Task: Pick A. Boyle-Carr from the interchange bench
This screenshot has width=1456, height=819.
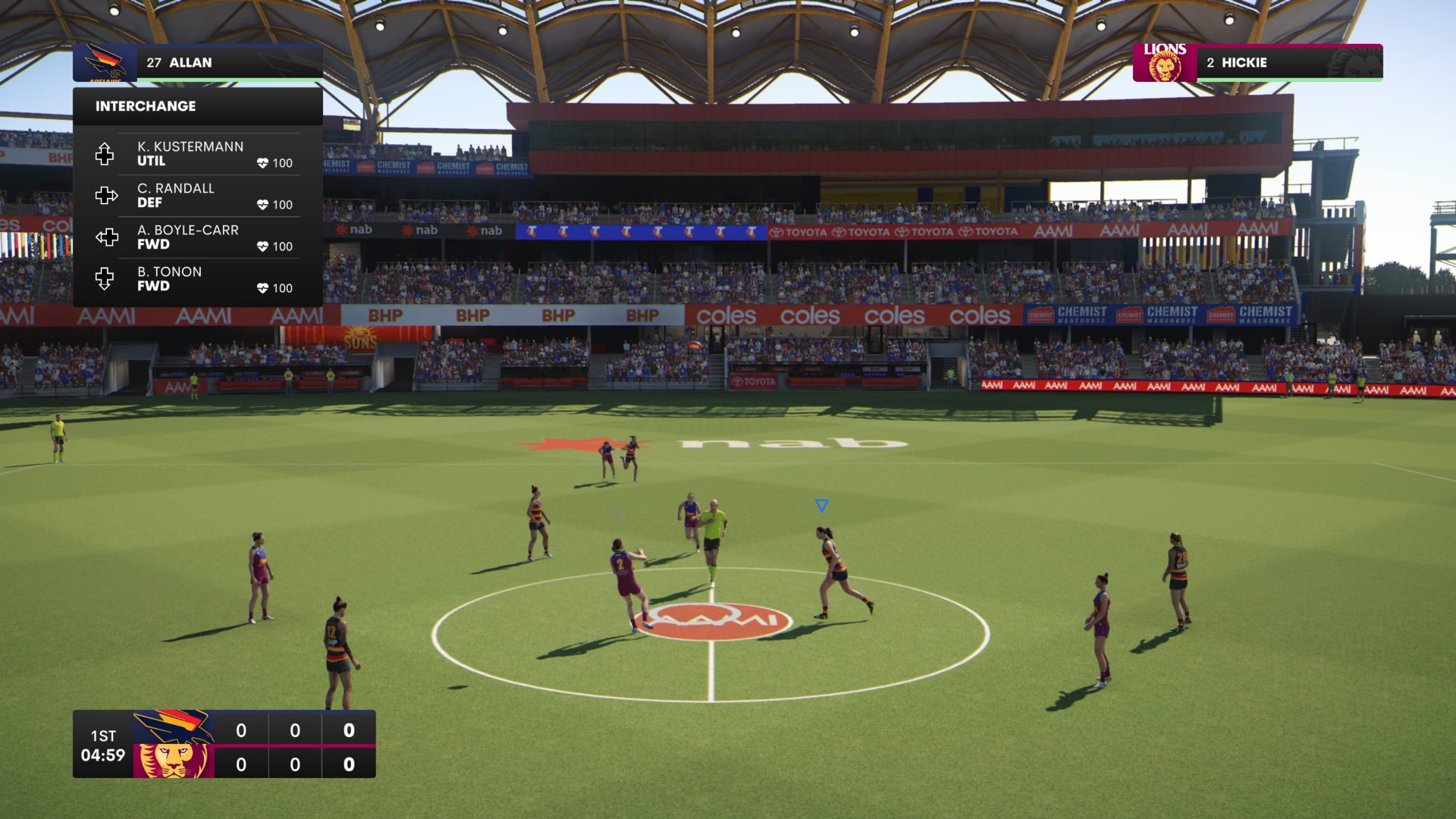Action: pyautogui.click(x=197, y=237)
